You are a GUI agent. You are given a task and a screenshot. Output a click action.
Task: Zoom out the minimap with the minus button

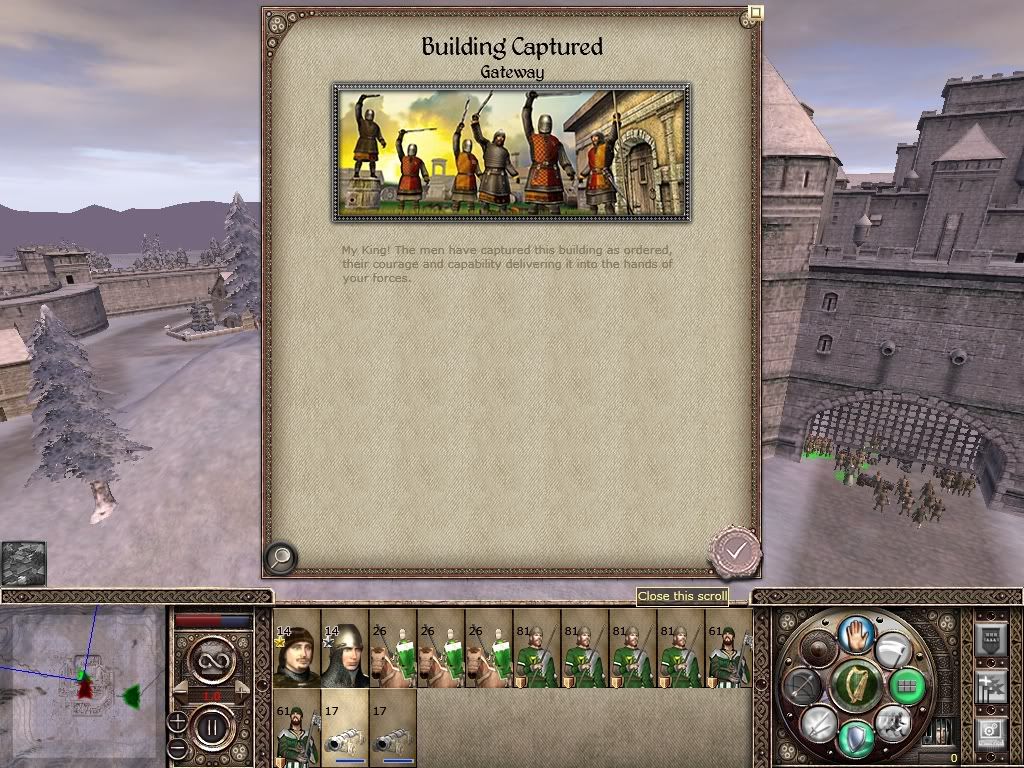pos(177,746)
